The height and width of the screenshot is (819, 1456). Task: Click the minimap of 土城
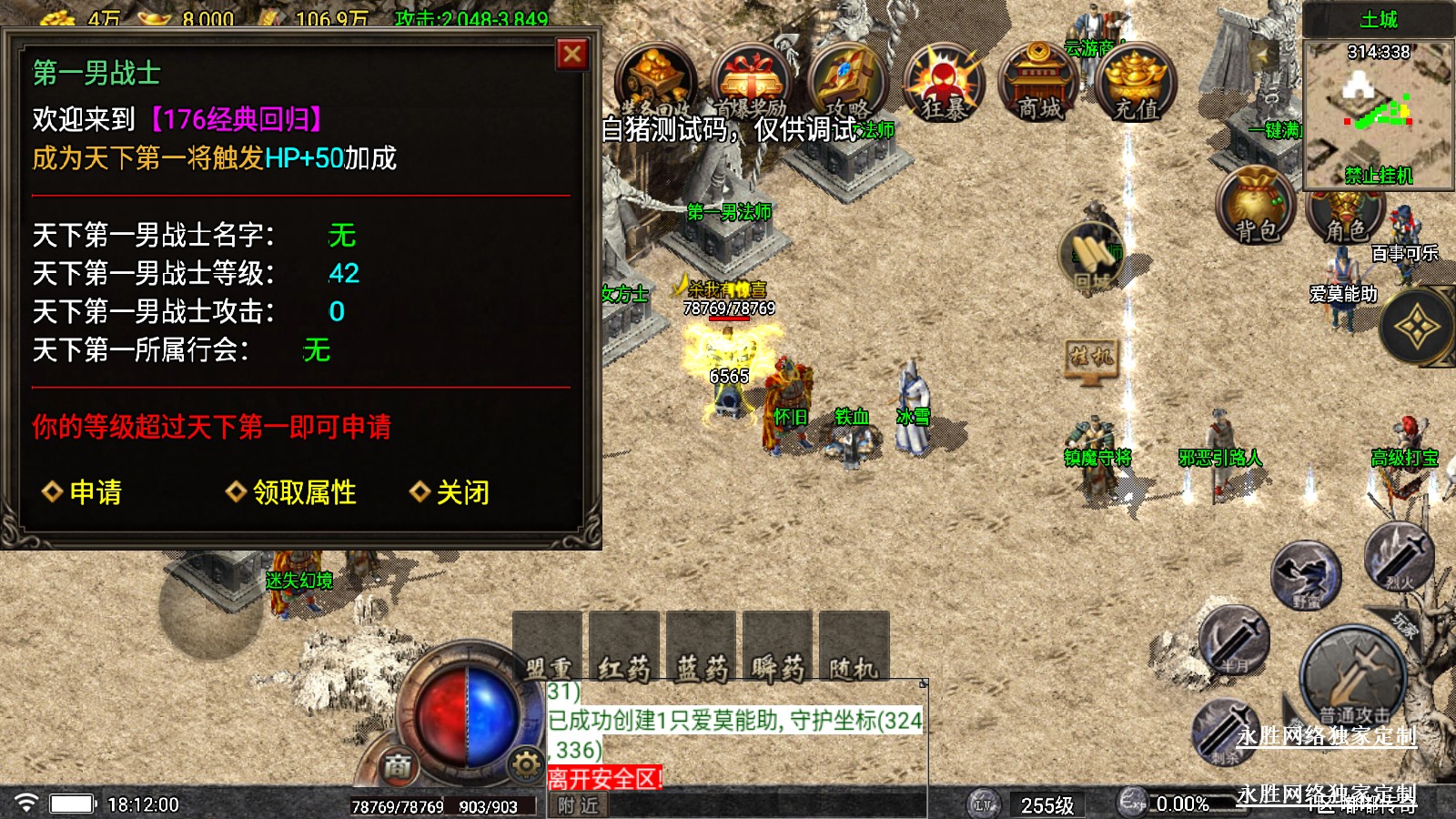pyautogui.click(x=1378, y=113)
